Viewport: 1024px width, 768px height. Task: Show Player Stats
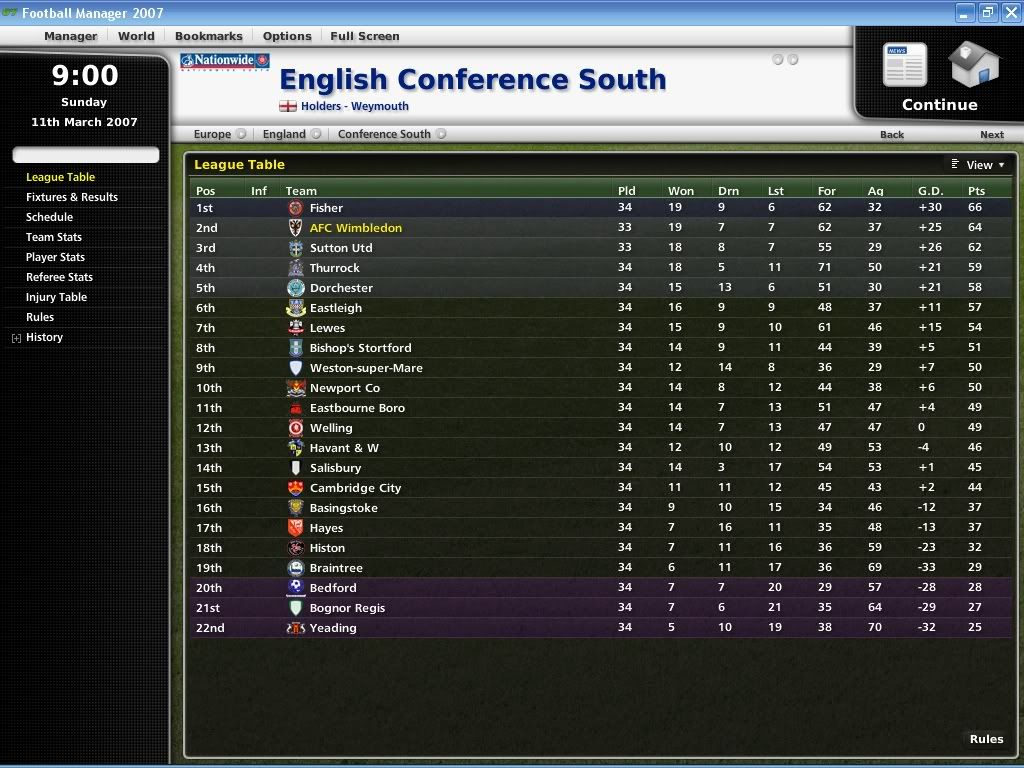coord(55,257)
